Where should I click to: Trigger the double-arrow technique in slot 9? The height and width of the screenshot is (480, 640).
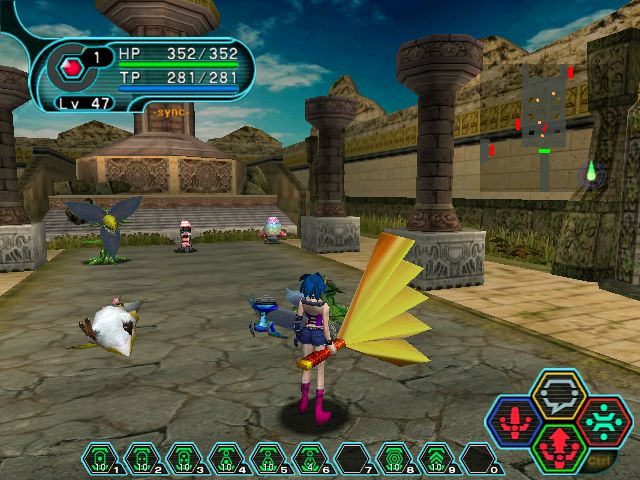[436, 459]
